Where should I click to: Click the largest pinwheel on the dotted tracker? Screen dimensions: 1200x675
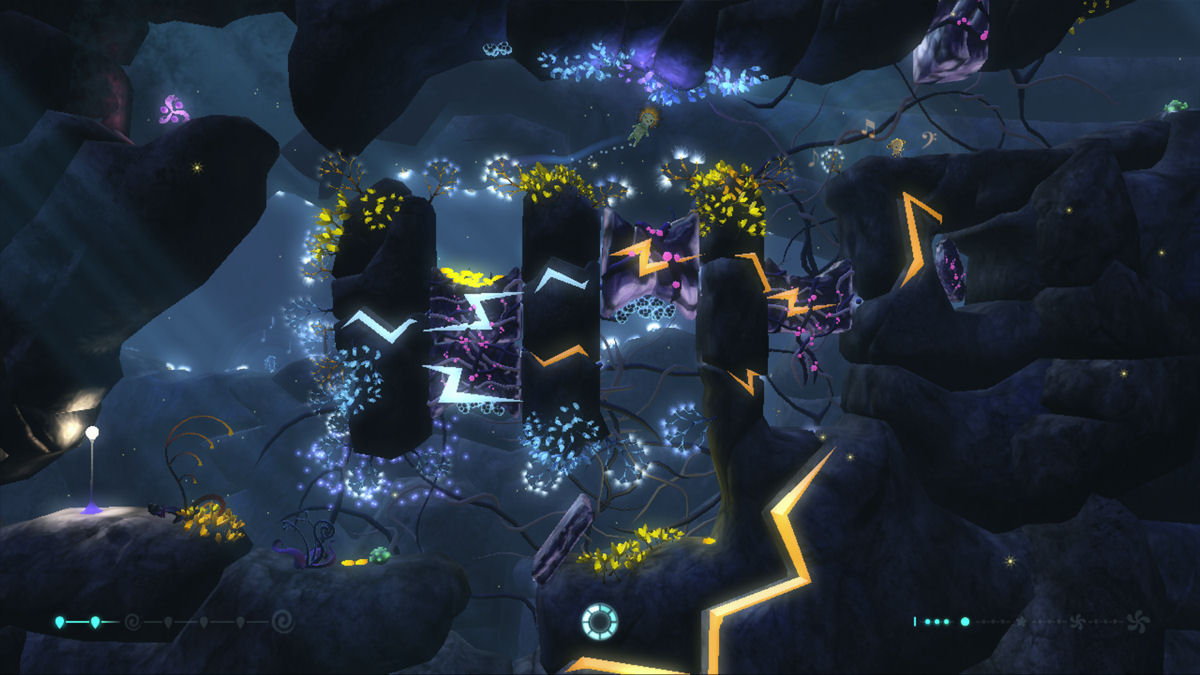[1137, 621]
